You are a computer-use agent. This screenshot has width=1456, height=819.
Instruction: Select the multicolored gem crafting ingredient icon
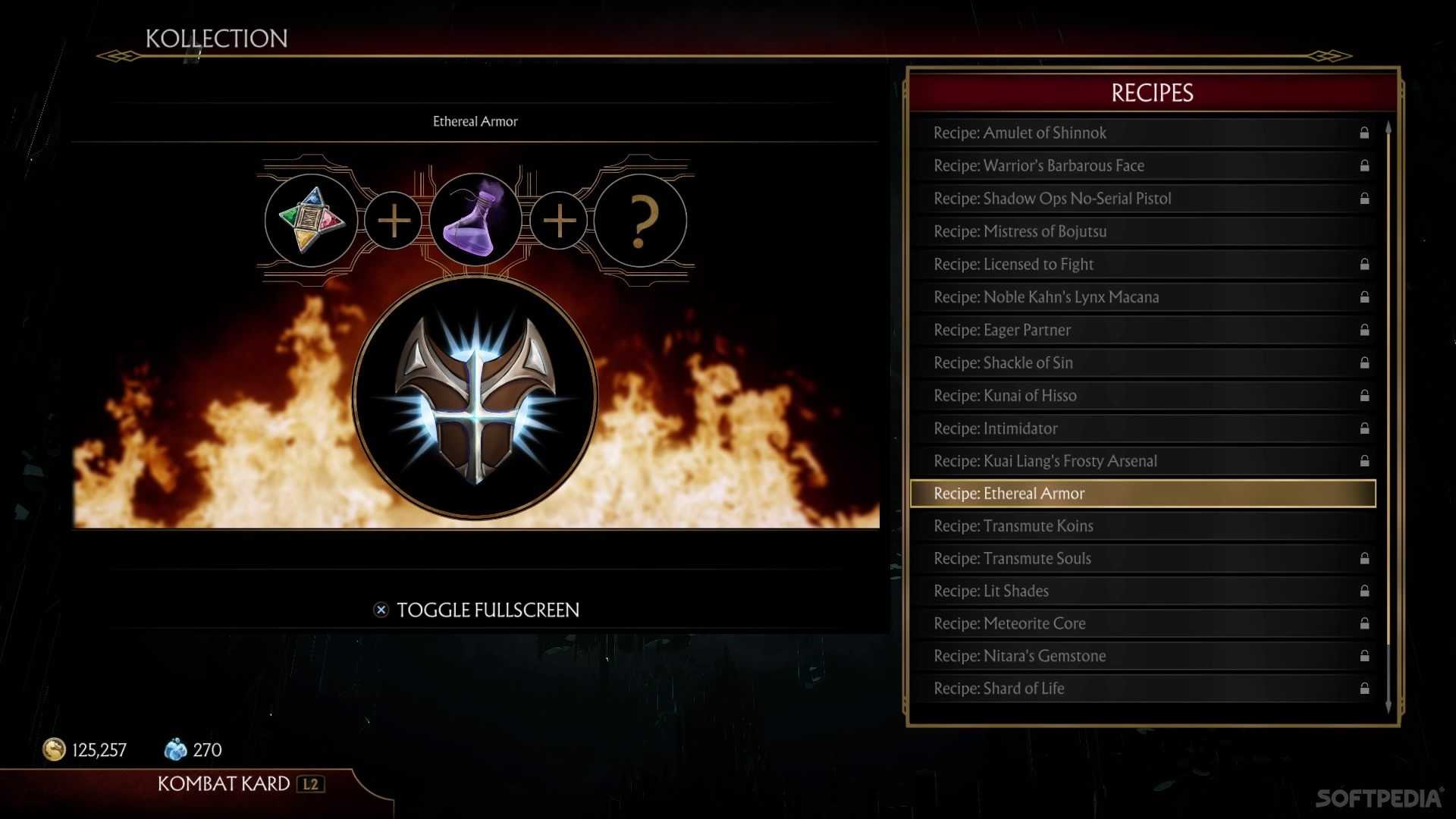(x=310, y=220)
